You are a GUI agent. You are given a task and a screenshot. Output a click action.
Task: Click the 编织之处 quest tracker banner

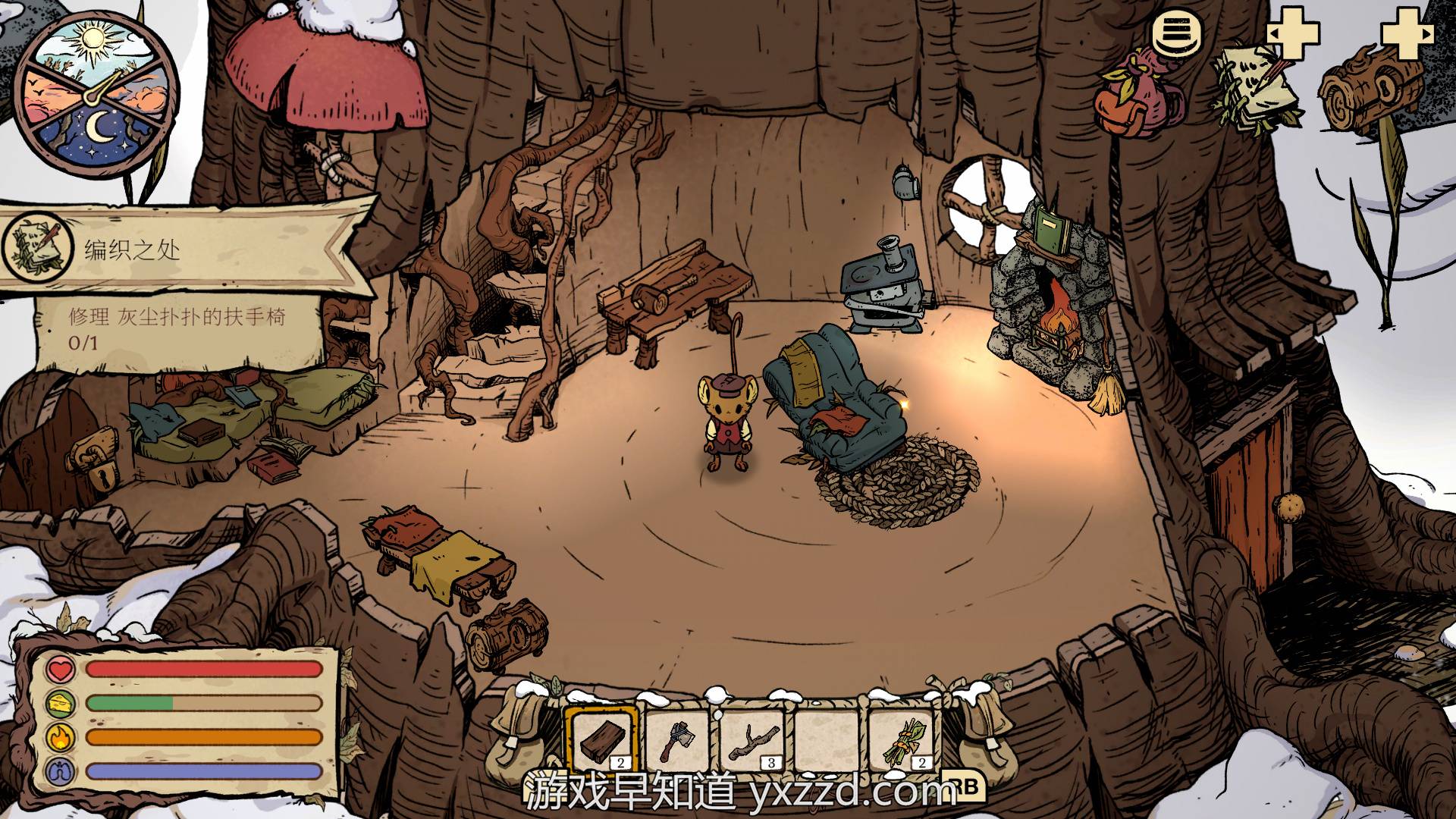[x=182, y=249]
